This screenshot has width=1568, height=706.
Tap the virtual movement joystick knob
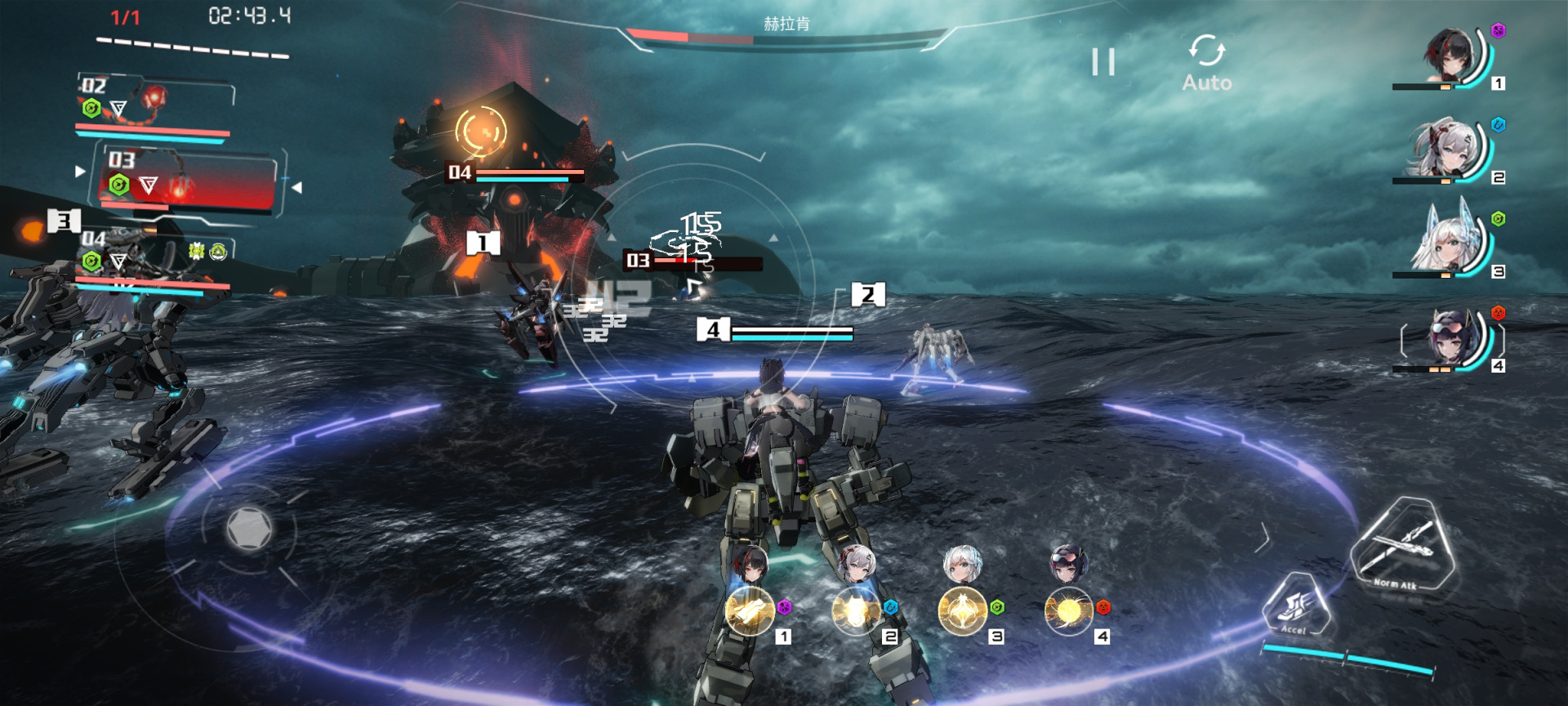coord(249,528)
